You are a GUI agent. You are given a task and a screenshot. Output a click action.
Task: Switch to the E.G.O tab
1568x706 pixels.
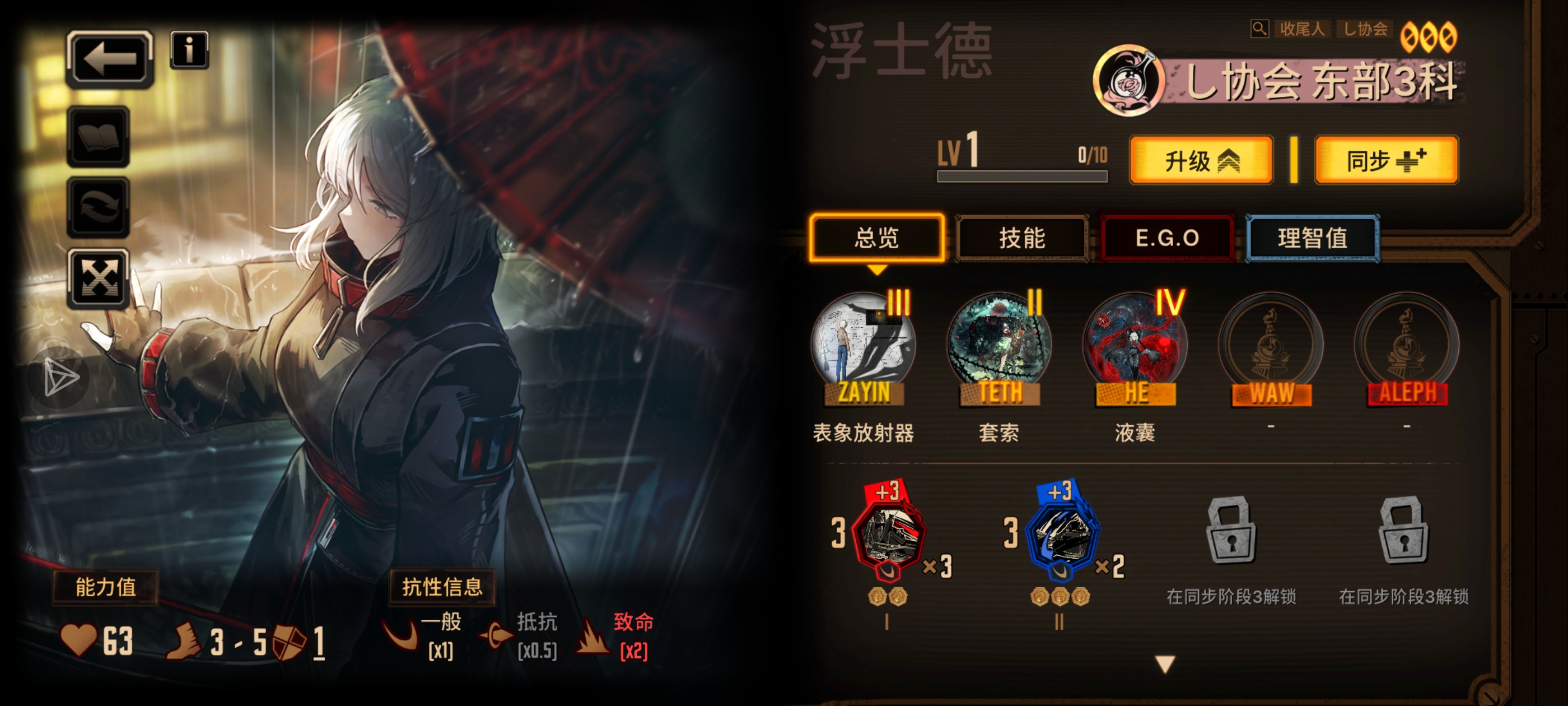tap(1168, 238)
